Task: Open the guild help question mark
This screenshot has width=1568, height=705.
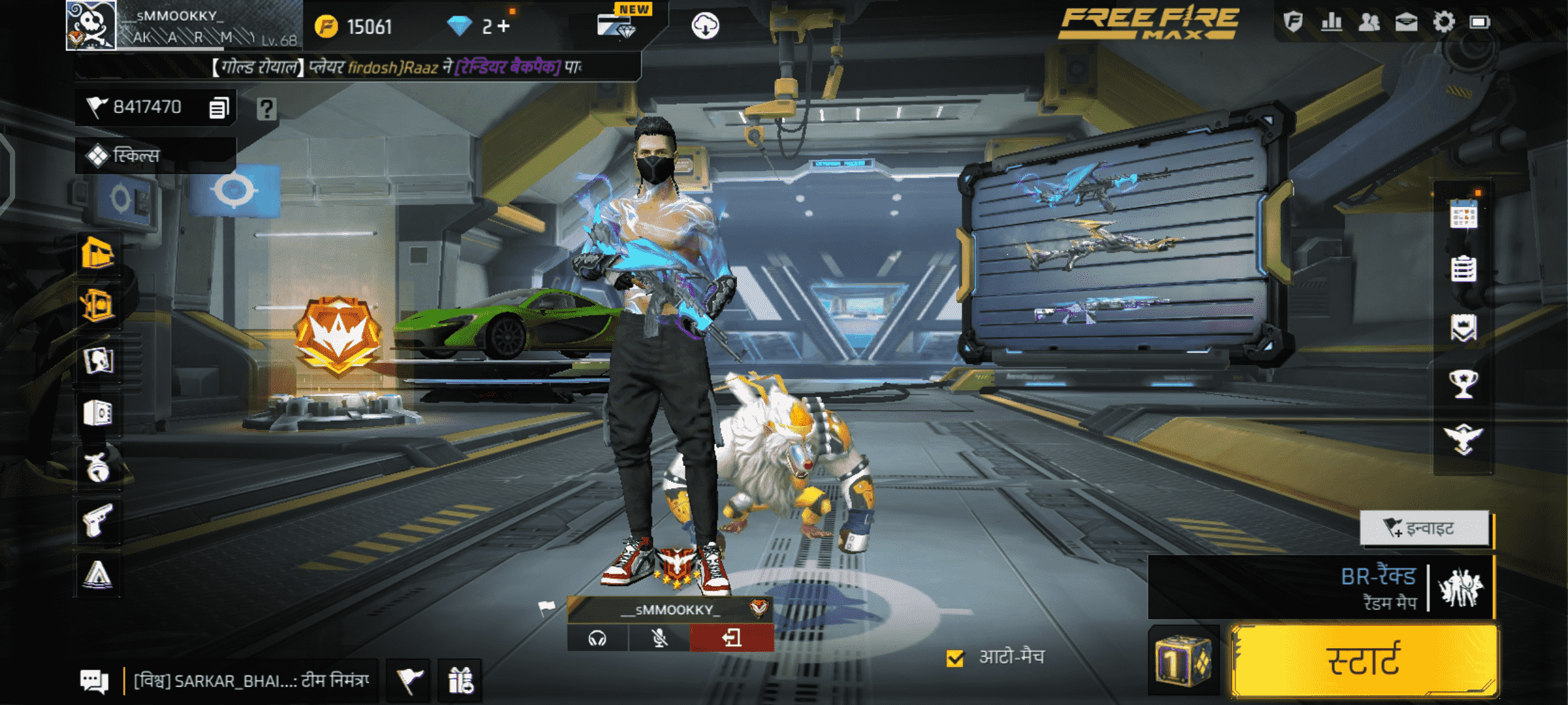Action: point(267,108)
